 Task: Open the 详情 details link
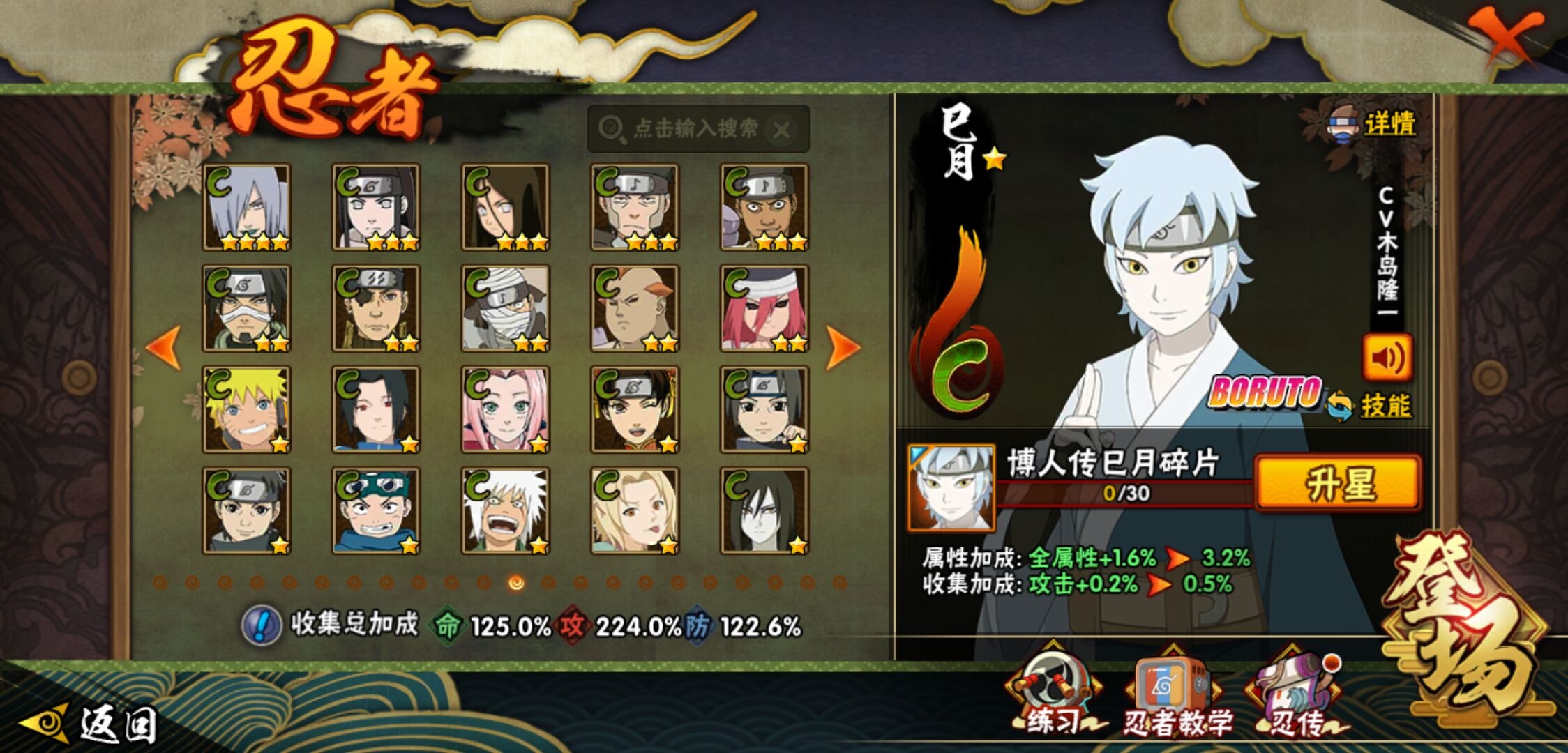1388,125
